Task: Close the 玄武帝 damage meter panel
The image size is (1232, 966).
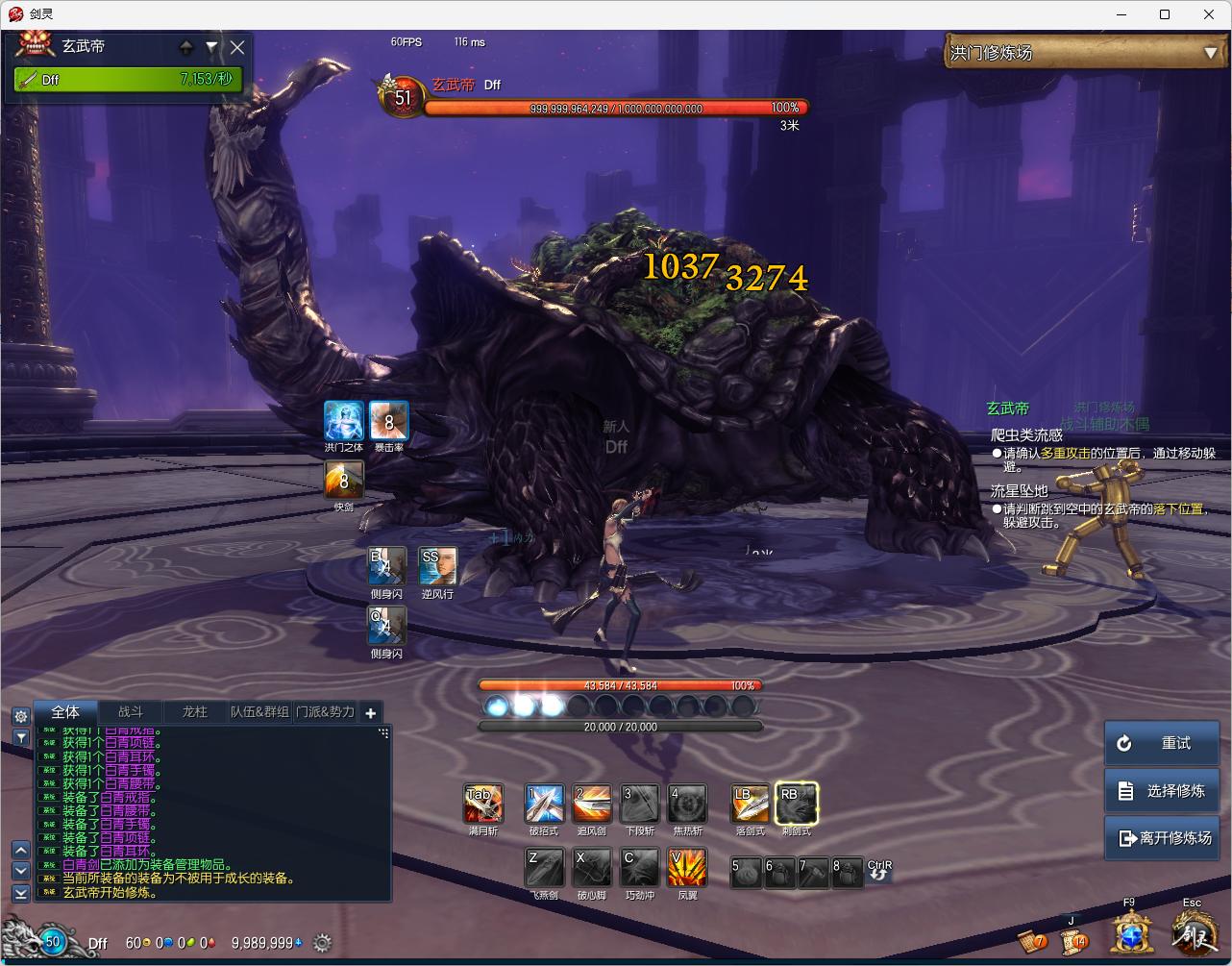Action: 237,46
